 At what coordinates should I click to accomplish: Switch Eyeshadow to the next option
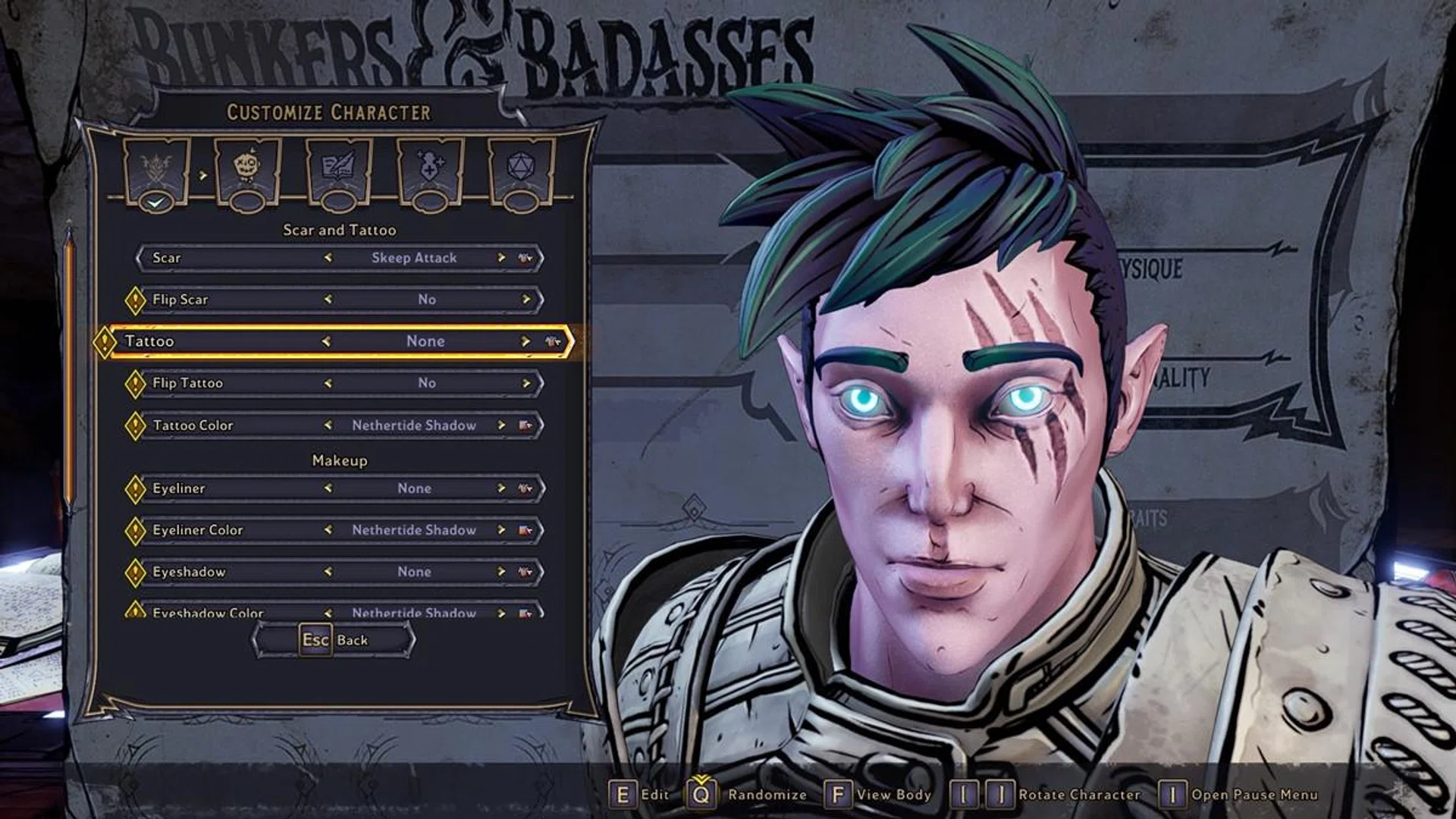point(501,572)
